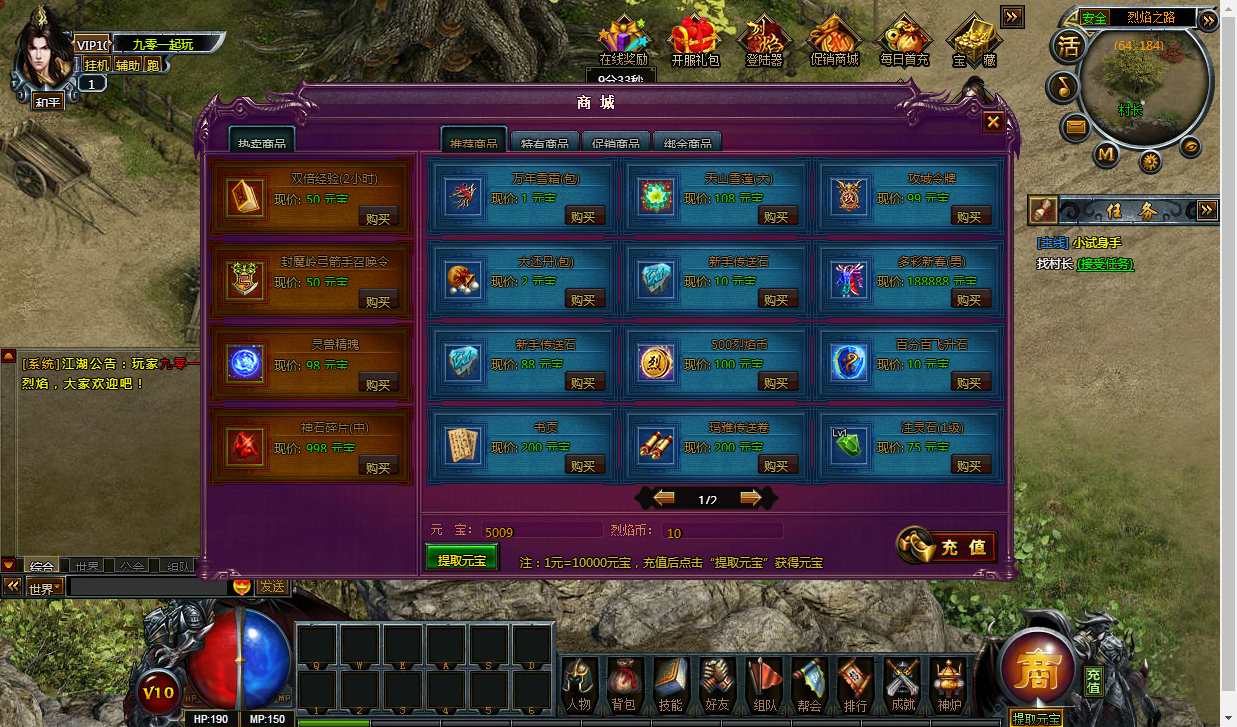The image size is (1237, 727).
Task: Go to the previous shop page
Action: pyautogui.click(x=664, y=498)
